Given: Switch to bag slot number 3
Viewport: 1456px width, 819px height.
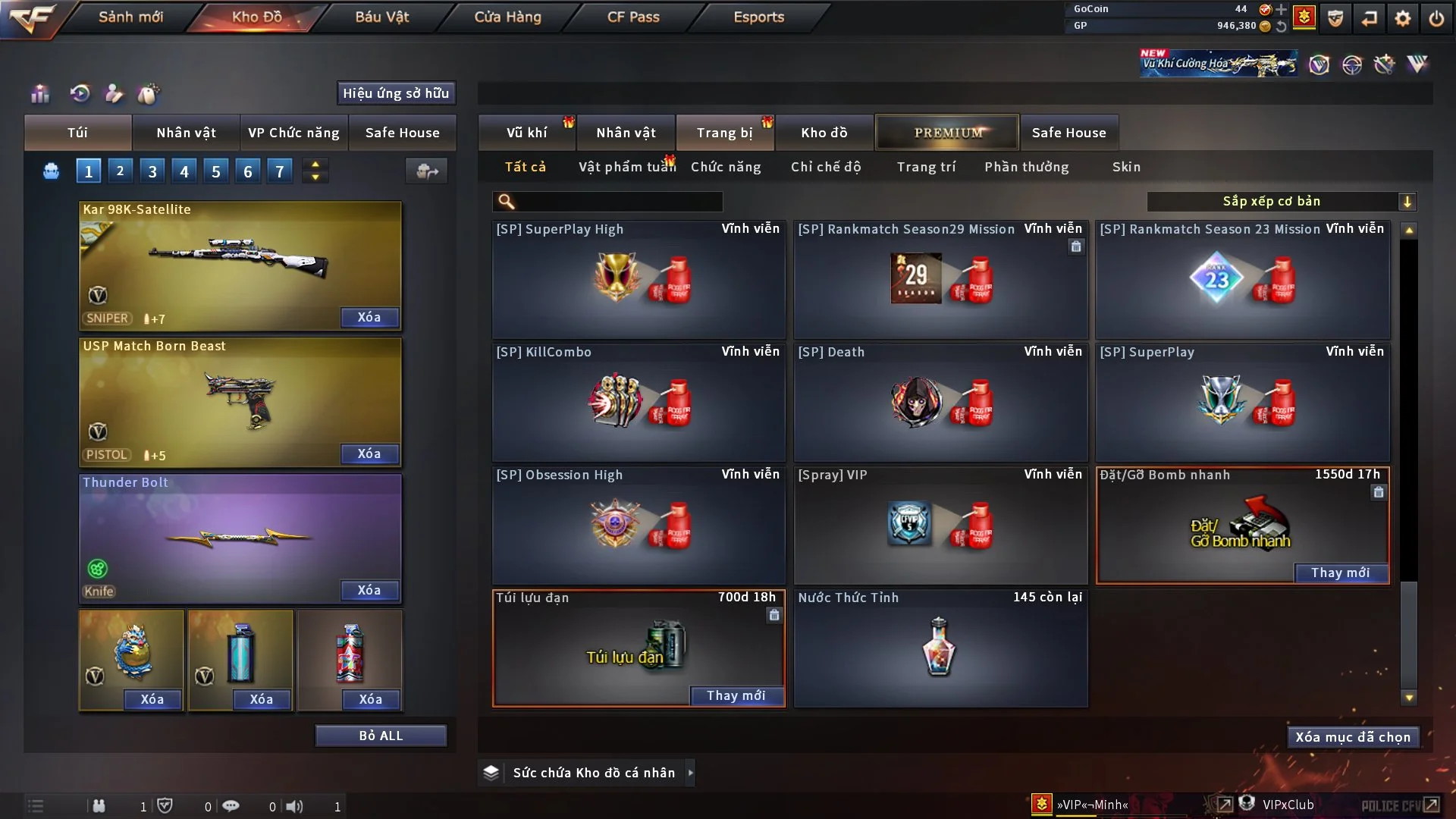Looking at the screenshot, I should point(152,171).
